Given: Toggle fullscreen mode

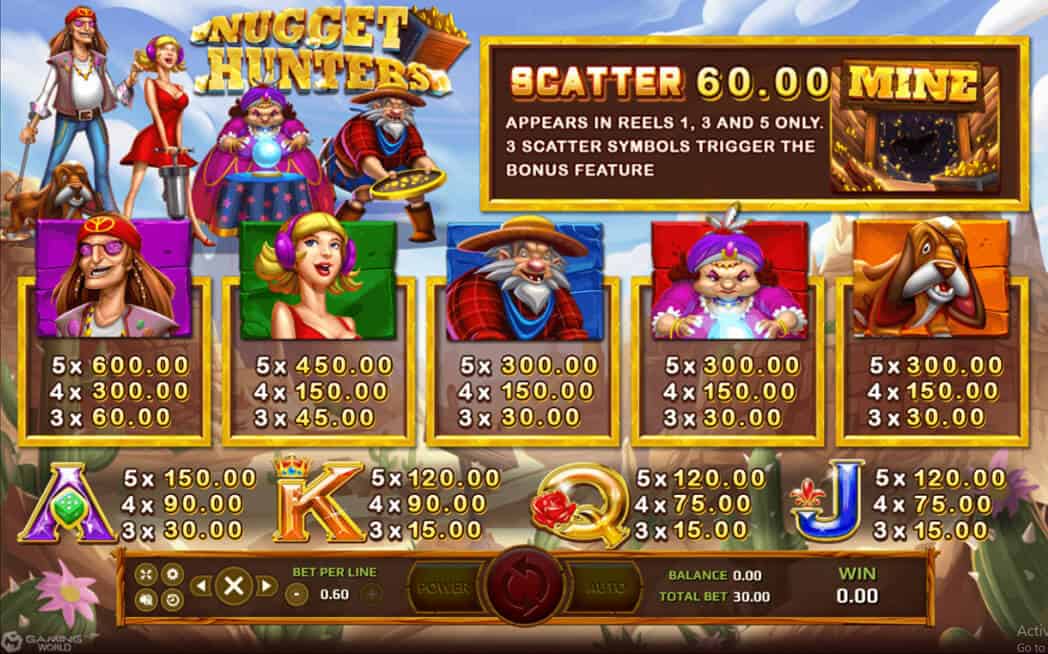Looking at the screenshot, I should [x=147, y=574].
